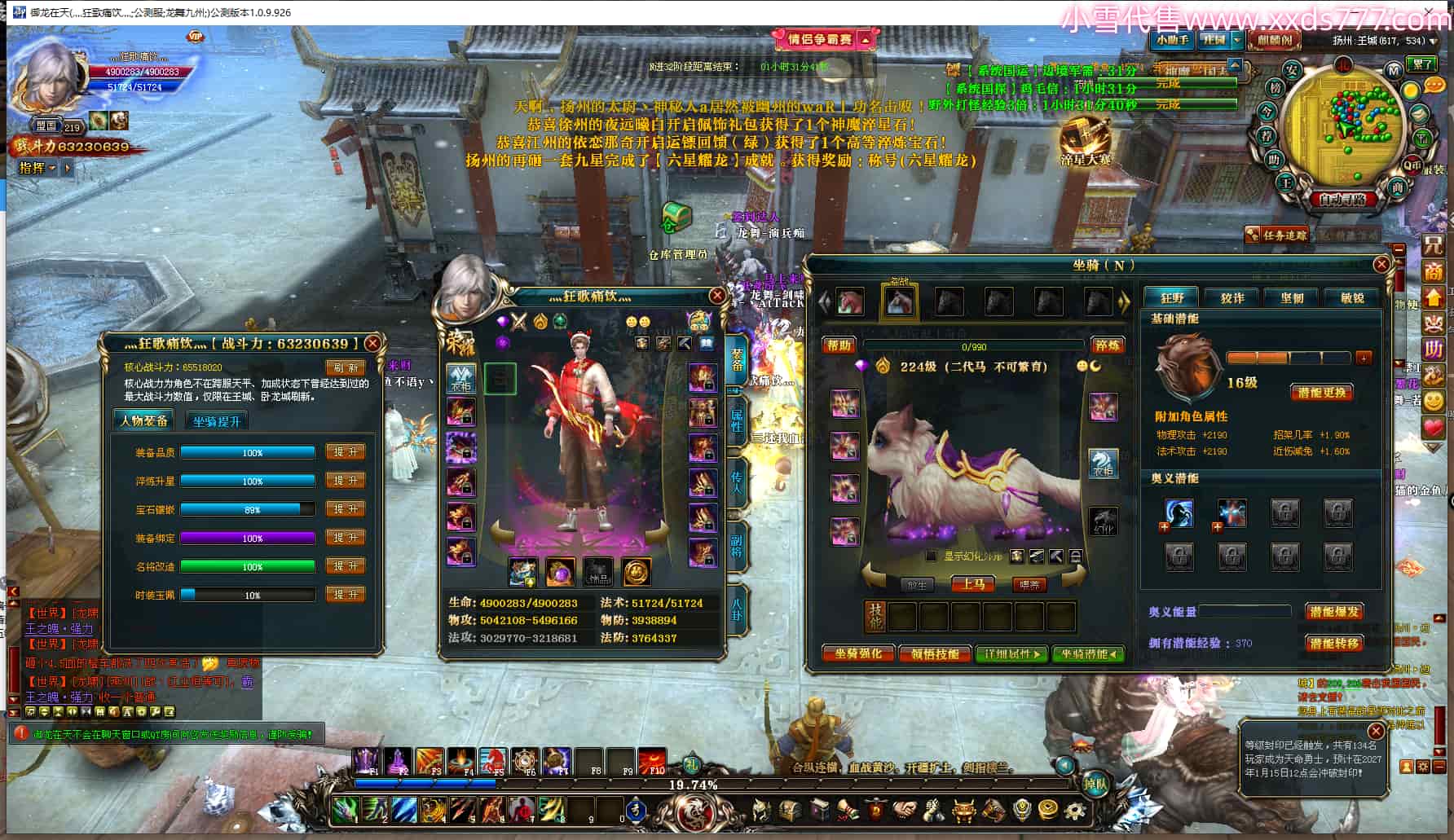1454x840 pixels.
Task: Close the 坐骑 mount window
Action: pos(1381,265)
